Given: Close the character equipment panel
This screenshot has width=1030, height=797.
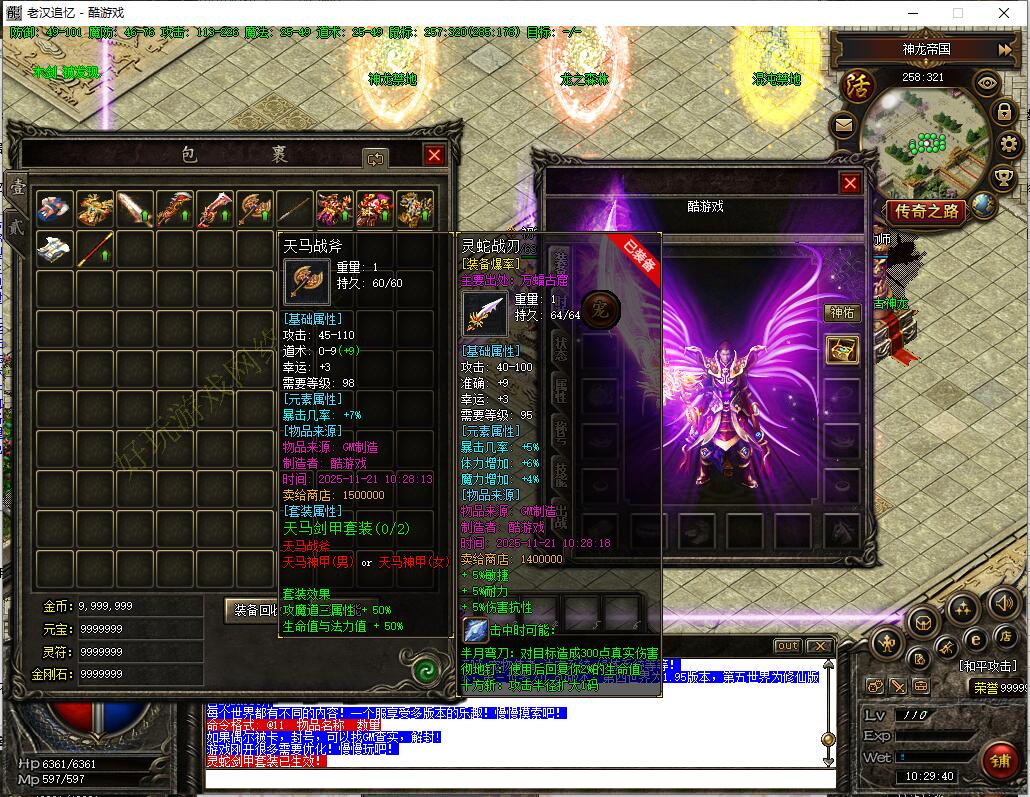Looking at the screenshot, I should [x=850, y=183].
